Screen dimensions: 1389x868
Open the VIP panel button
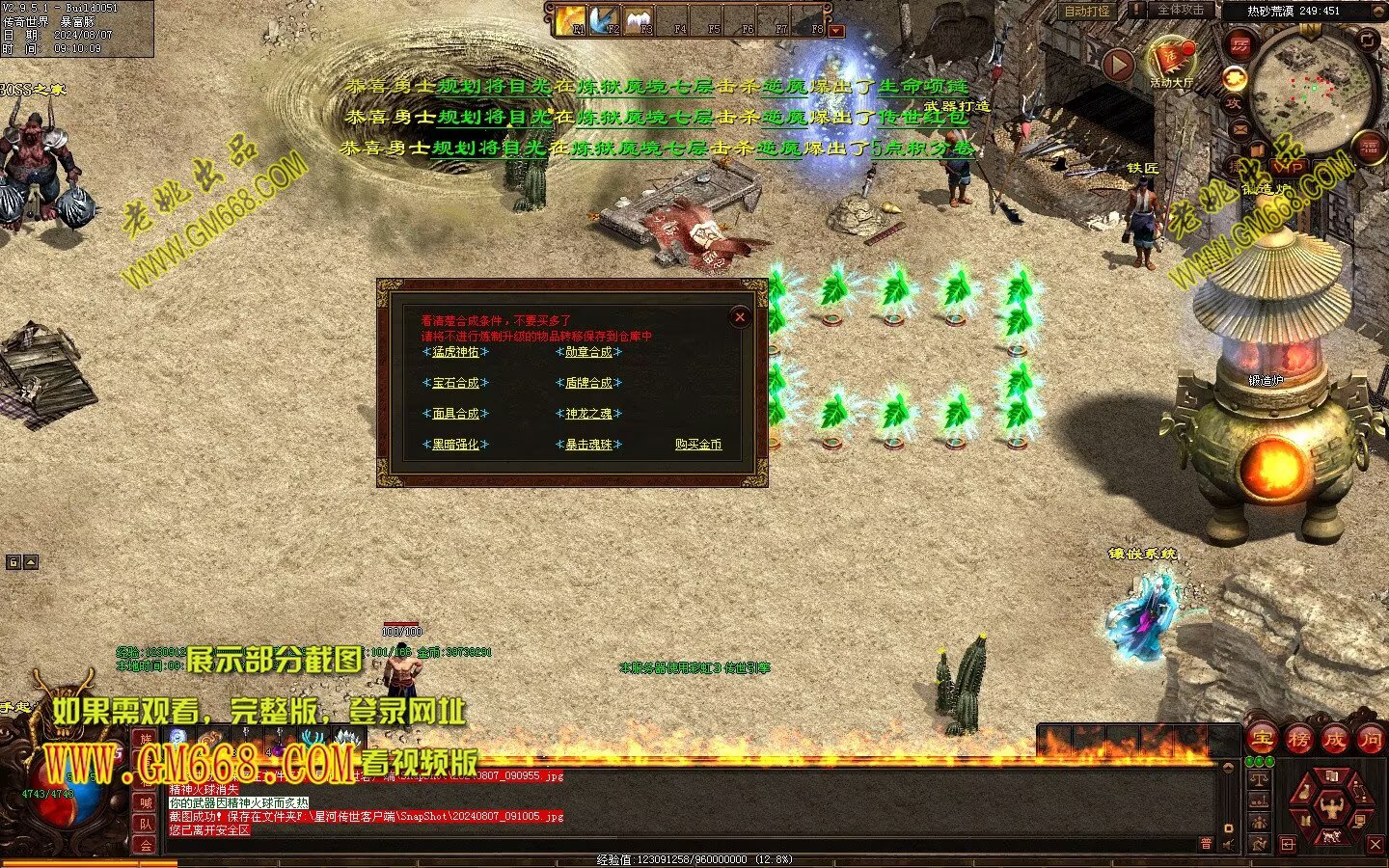click(x=1289, y=167)
